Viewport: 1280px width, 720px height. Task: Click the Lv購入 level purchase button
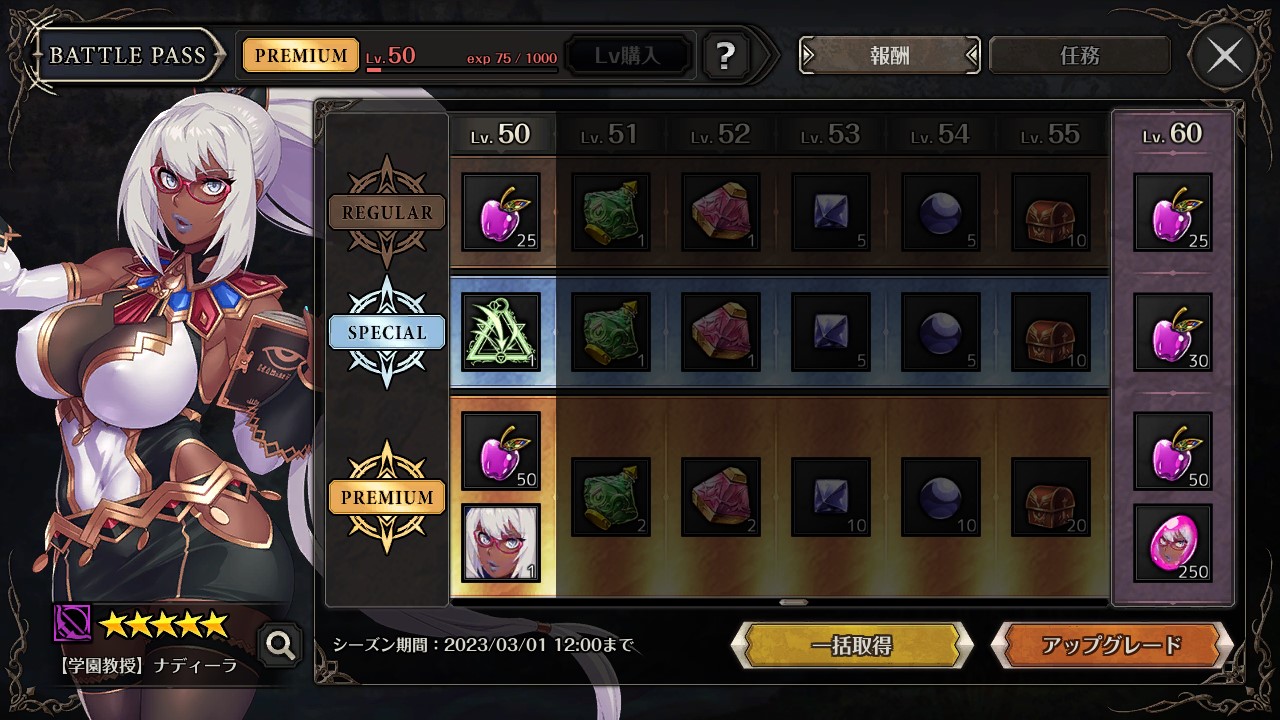pyautogui.click(x=628, y=56)
